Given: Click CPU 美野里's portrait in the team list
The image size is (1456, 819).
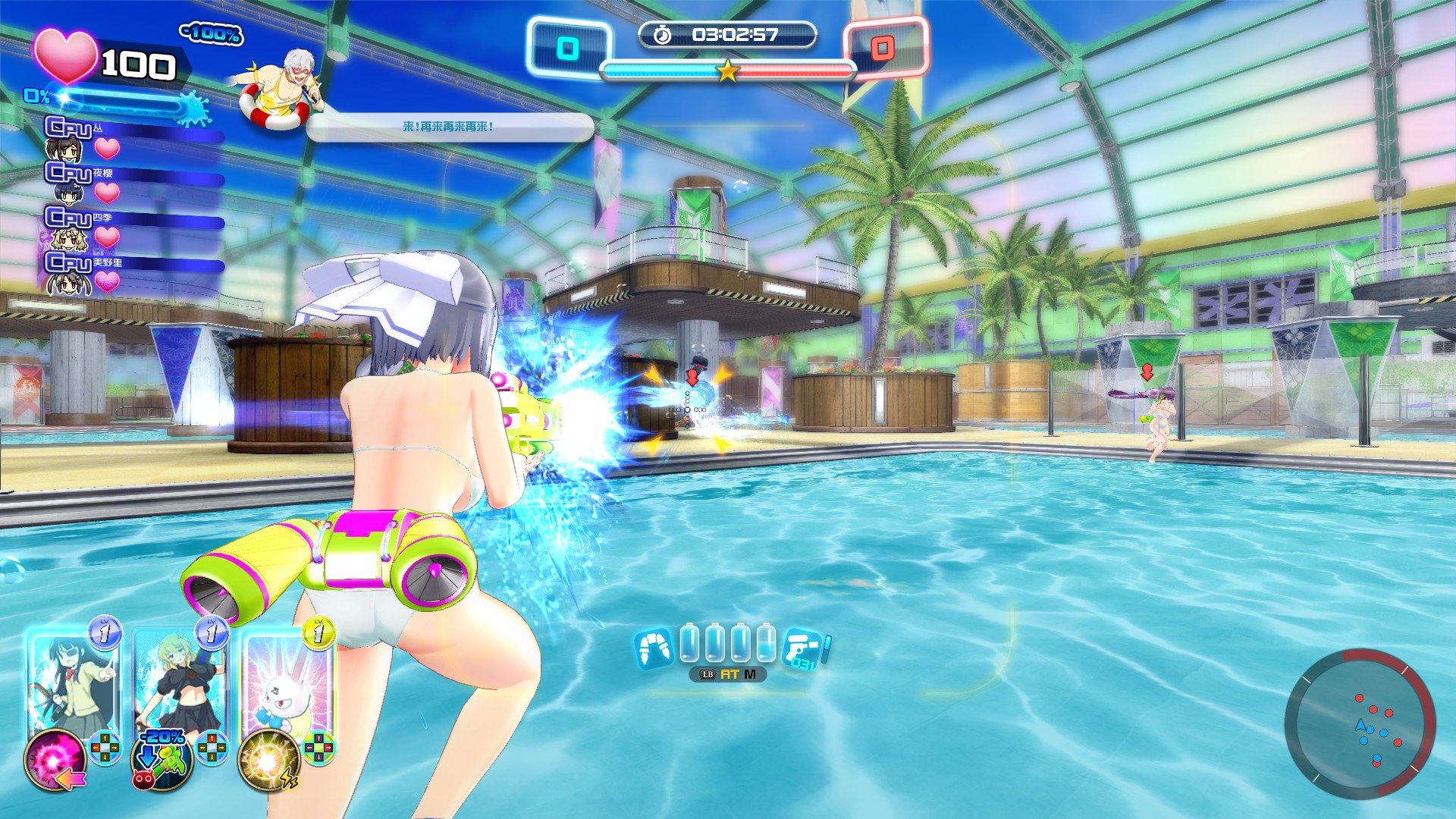Looking at the screenshot, I should 68,285.
